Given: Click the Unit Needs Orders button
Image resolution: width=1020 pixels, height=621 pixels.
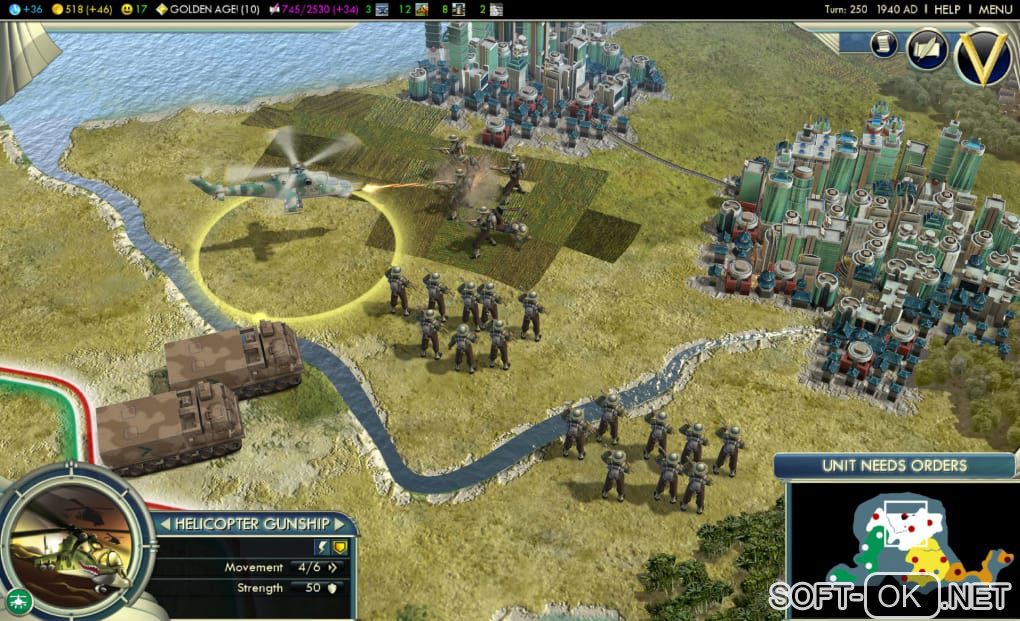Looking at the screenshot, I should [894, 465].
